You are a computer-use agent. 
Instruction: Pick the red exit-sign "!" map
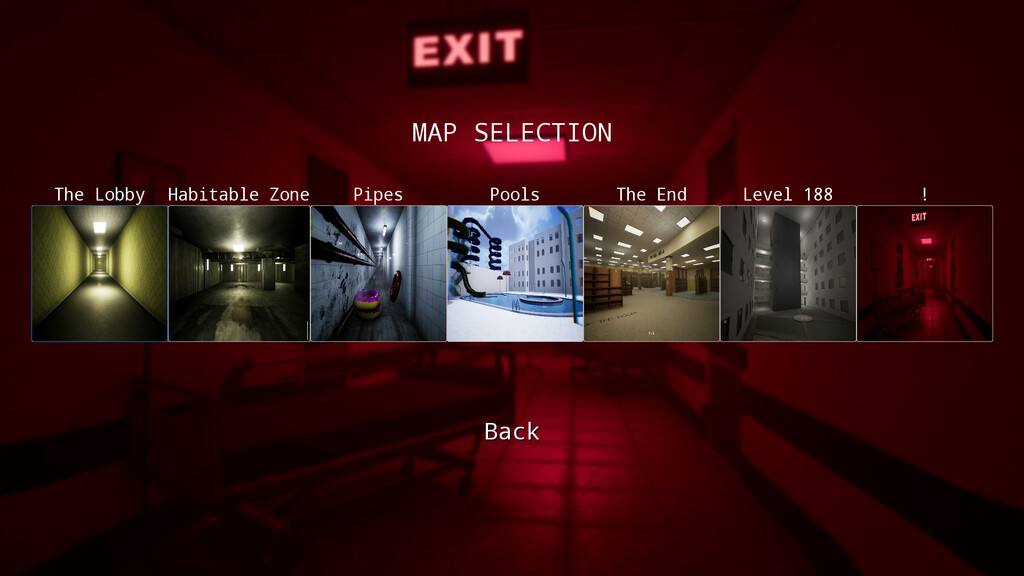925,273
